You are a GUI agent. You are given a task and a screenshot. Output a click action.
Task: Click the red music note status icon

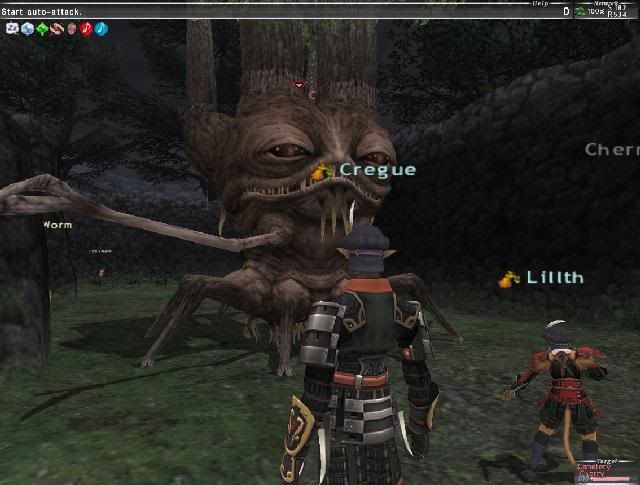click(86, 29)
